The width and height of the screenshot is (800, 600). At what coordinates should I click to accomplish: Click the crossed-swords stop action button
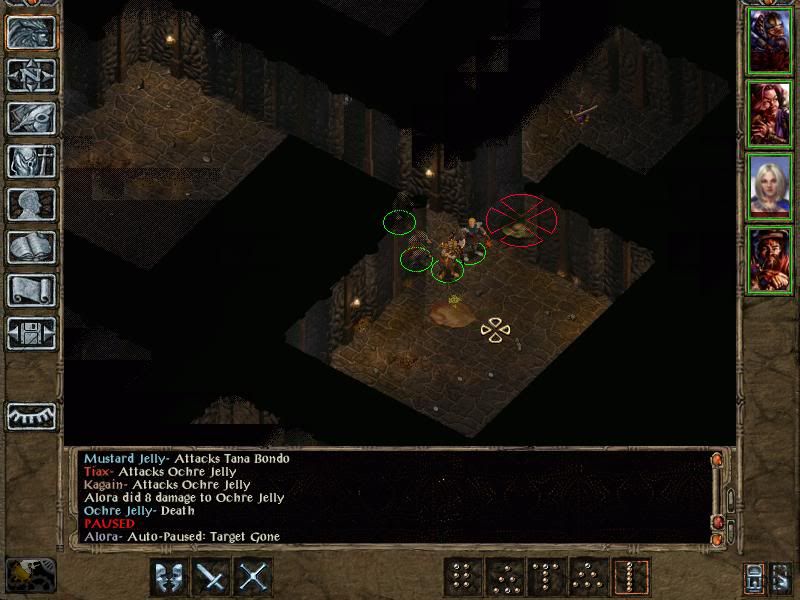(x=254, y=577)
